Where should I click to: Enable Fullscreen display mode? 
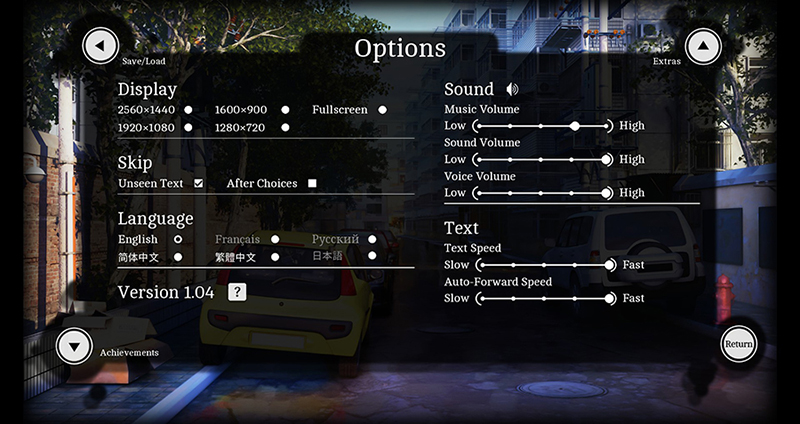[382, 110]
